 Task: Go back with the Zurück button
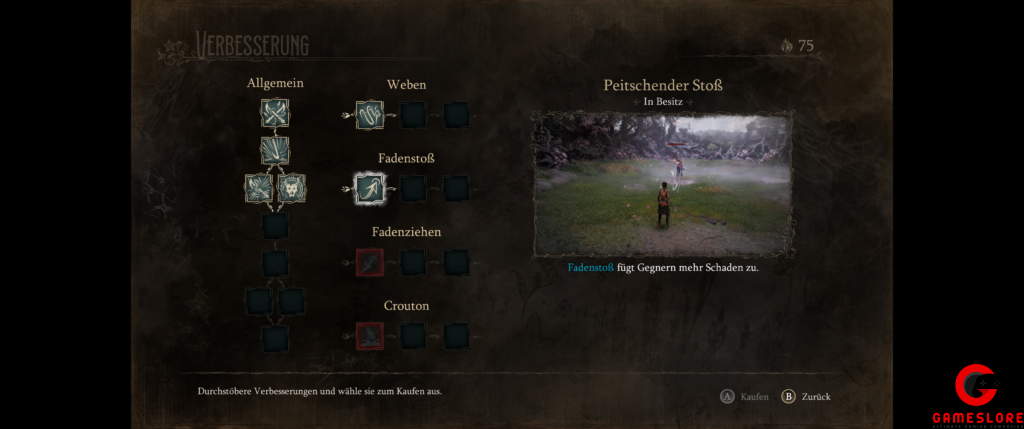[x=807, y=396]
